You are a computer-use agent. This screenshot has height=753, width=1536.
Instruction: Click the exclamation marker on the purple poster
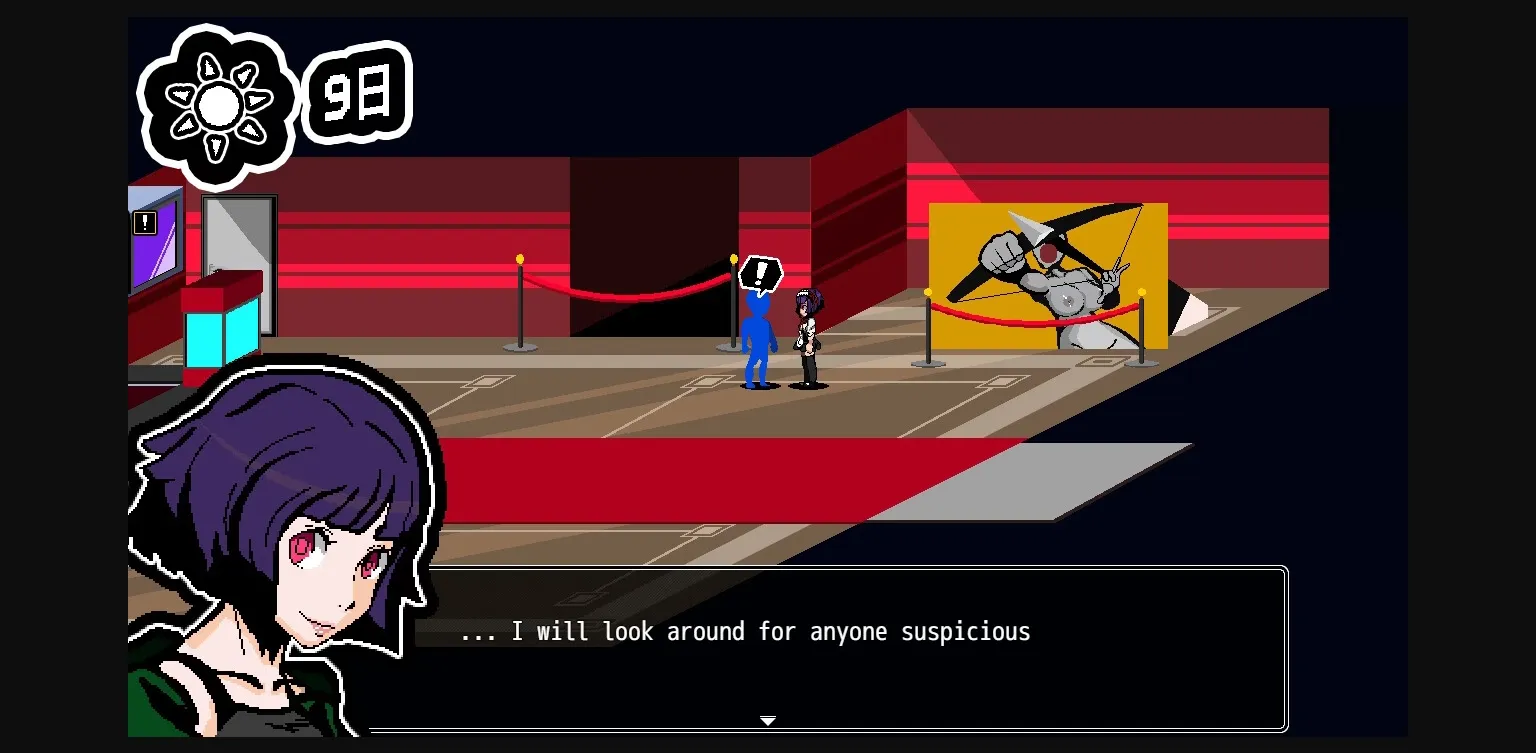(145, 223)
